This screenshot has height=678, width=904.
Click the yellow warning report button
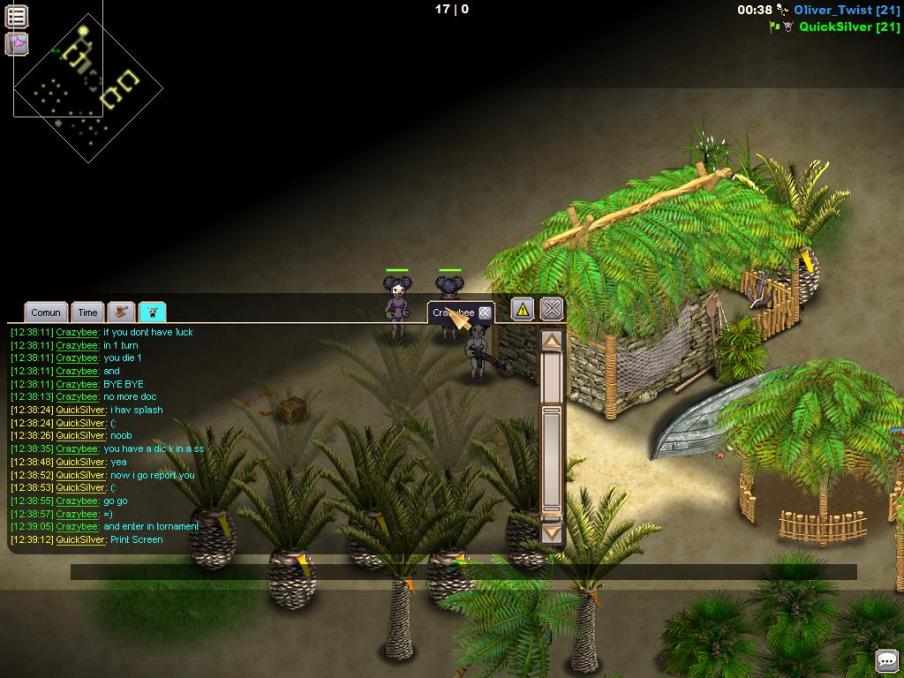522,309
